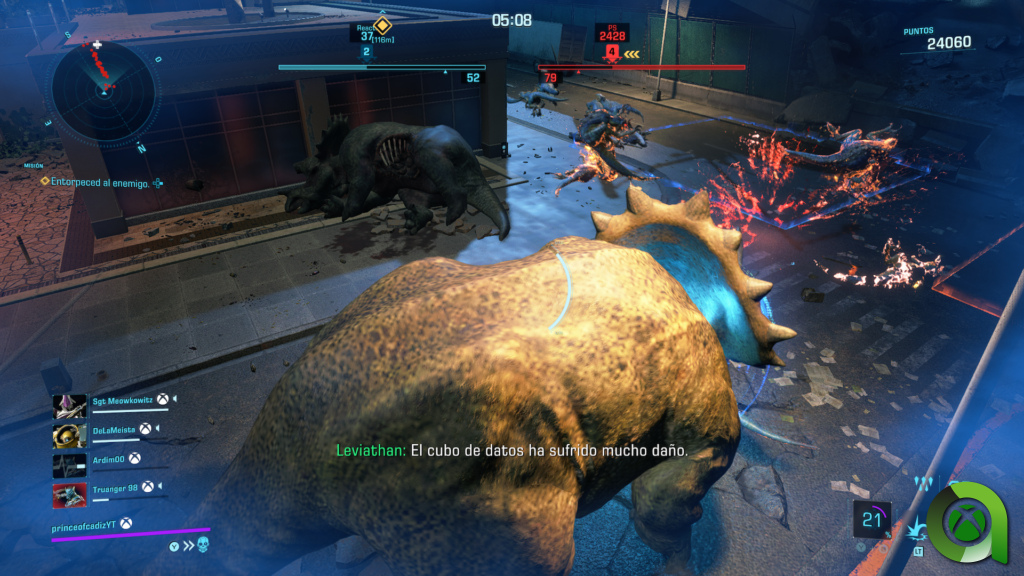Choose DeLaMeista's portrait in the squad list

(69, 434)
